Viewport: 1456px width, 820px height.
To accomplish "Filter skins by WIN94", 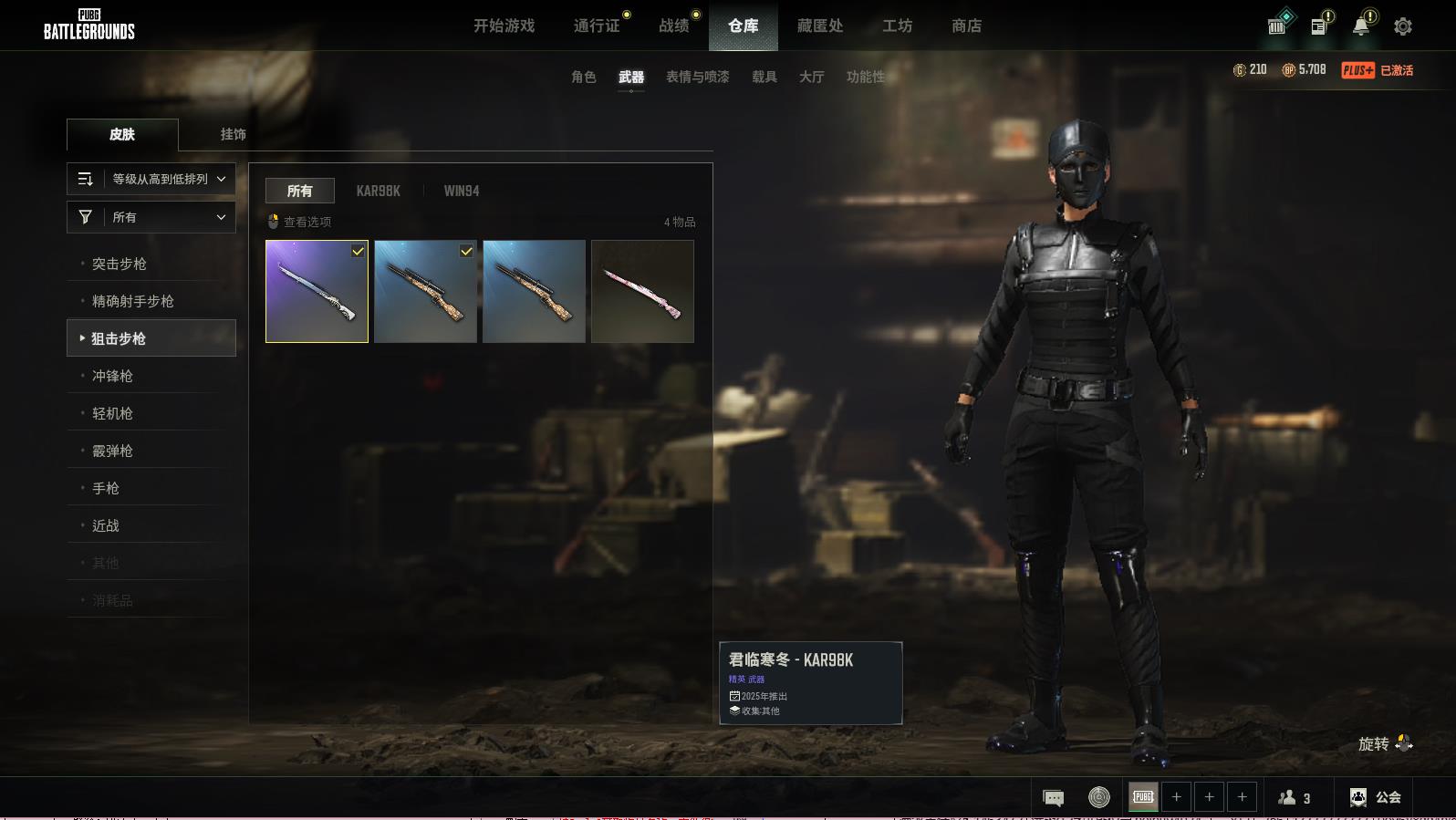I will point(461,191).
